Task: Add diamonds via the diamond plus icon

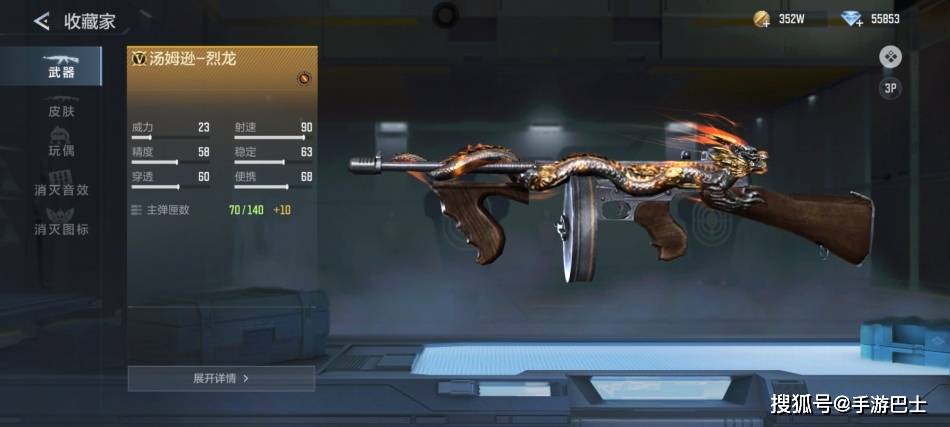Action: click(852, 18)
